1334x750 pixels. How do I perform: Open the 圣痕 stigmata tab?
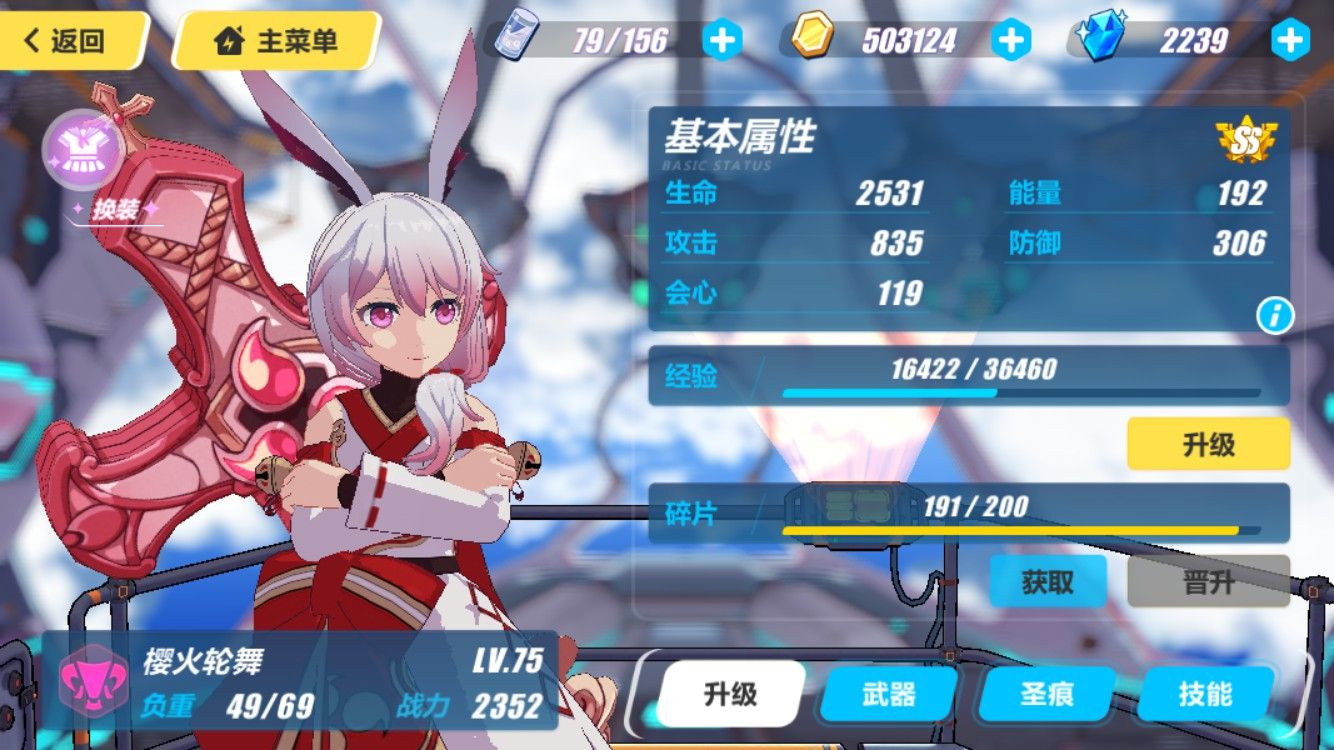1044,691
